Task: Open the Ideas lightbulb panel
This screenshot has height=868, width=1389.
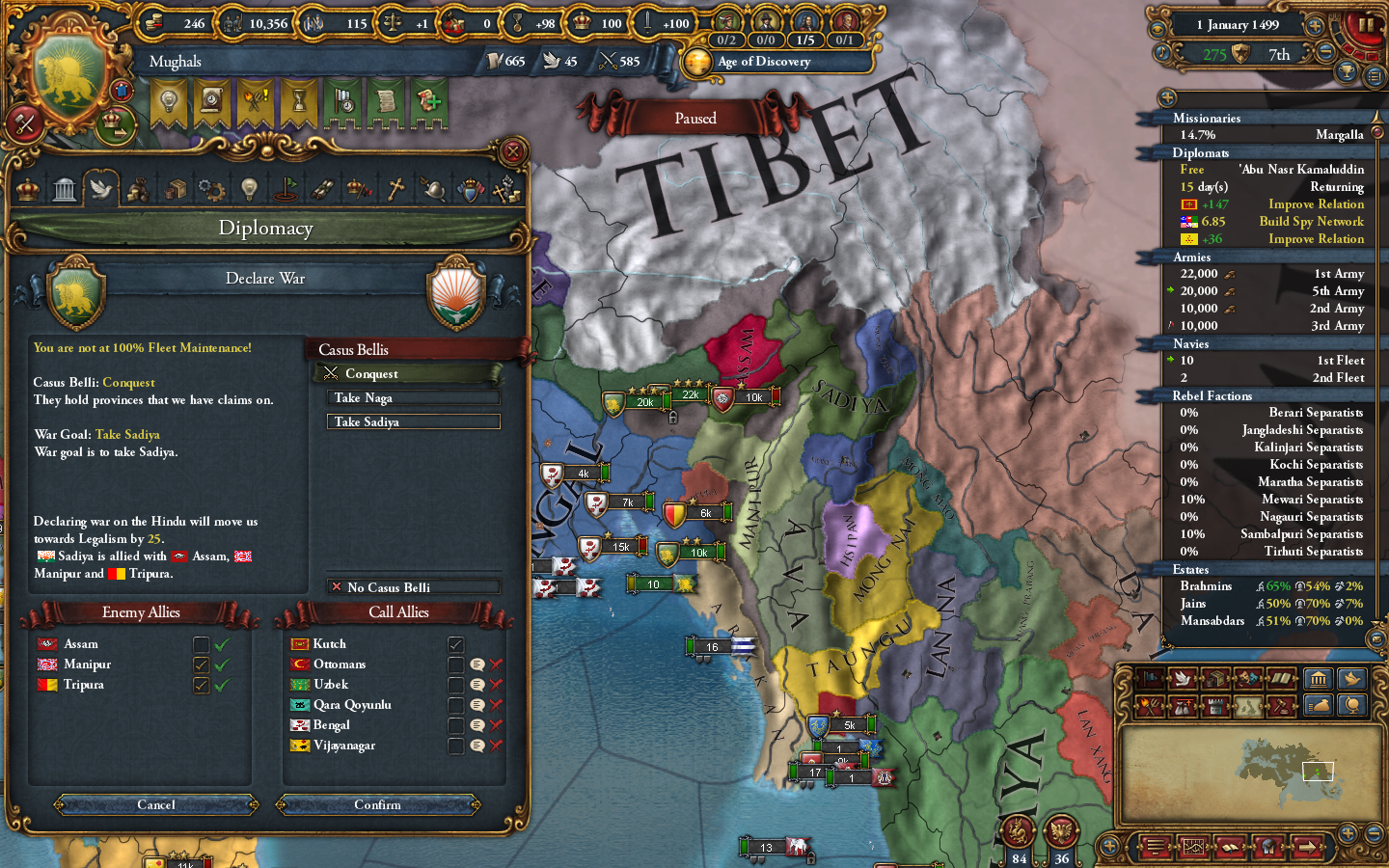Action: click(248, 188)
